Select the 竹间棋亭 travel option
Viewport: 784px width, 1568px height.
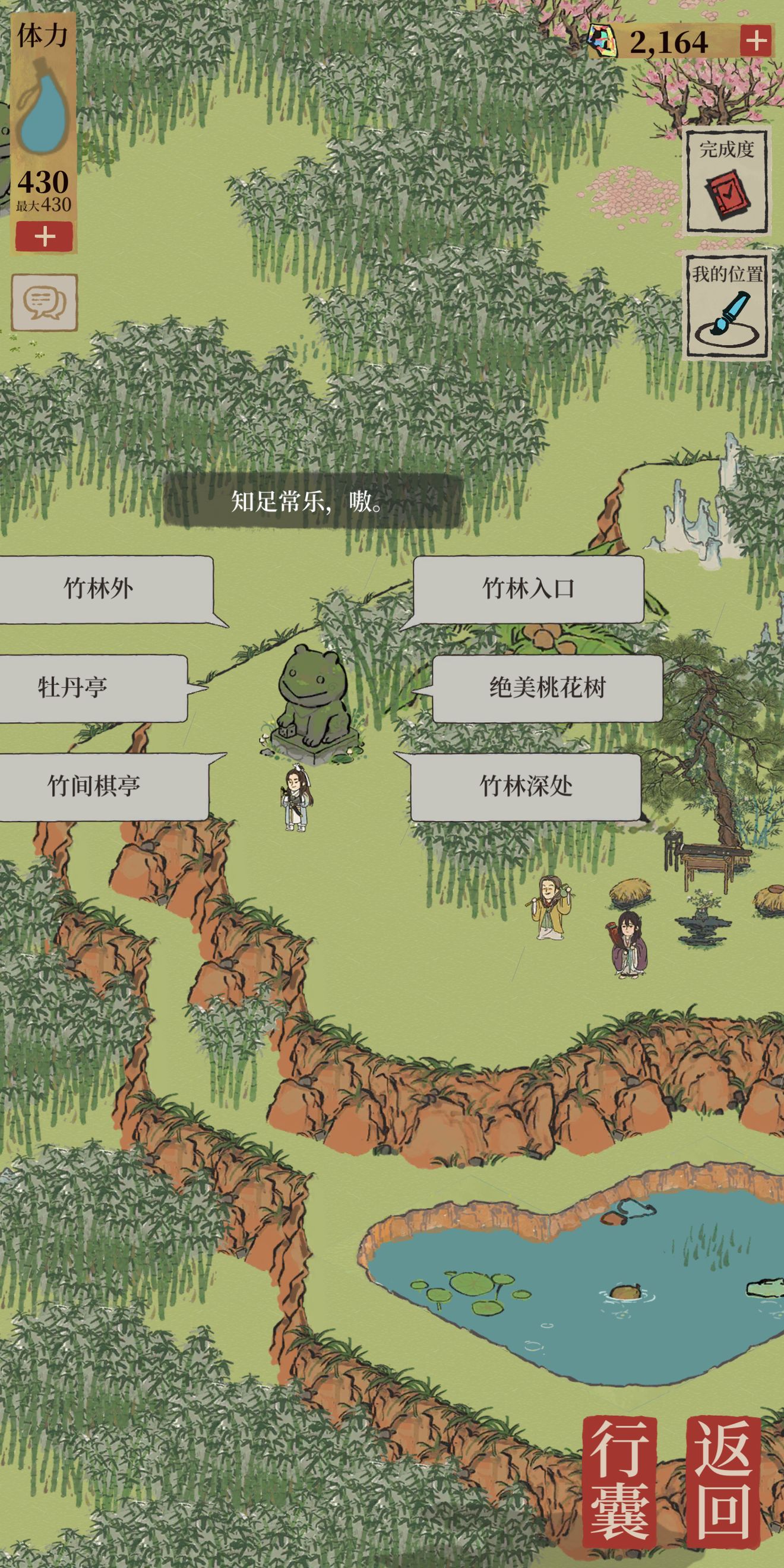click(x=94, y=786)
